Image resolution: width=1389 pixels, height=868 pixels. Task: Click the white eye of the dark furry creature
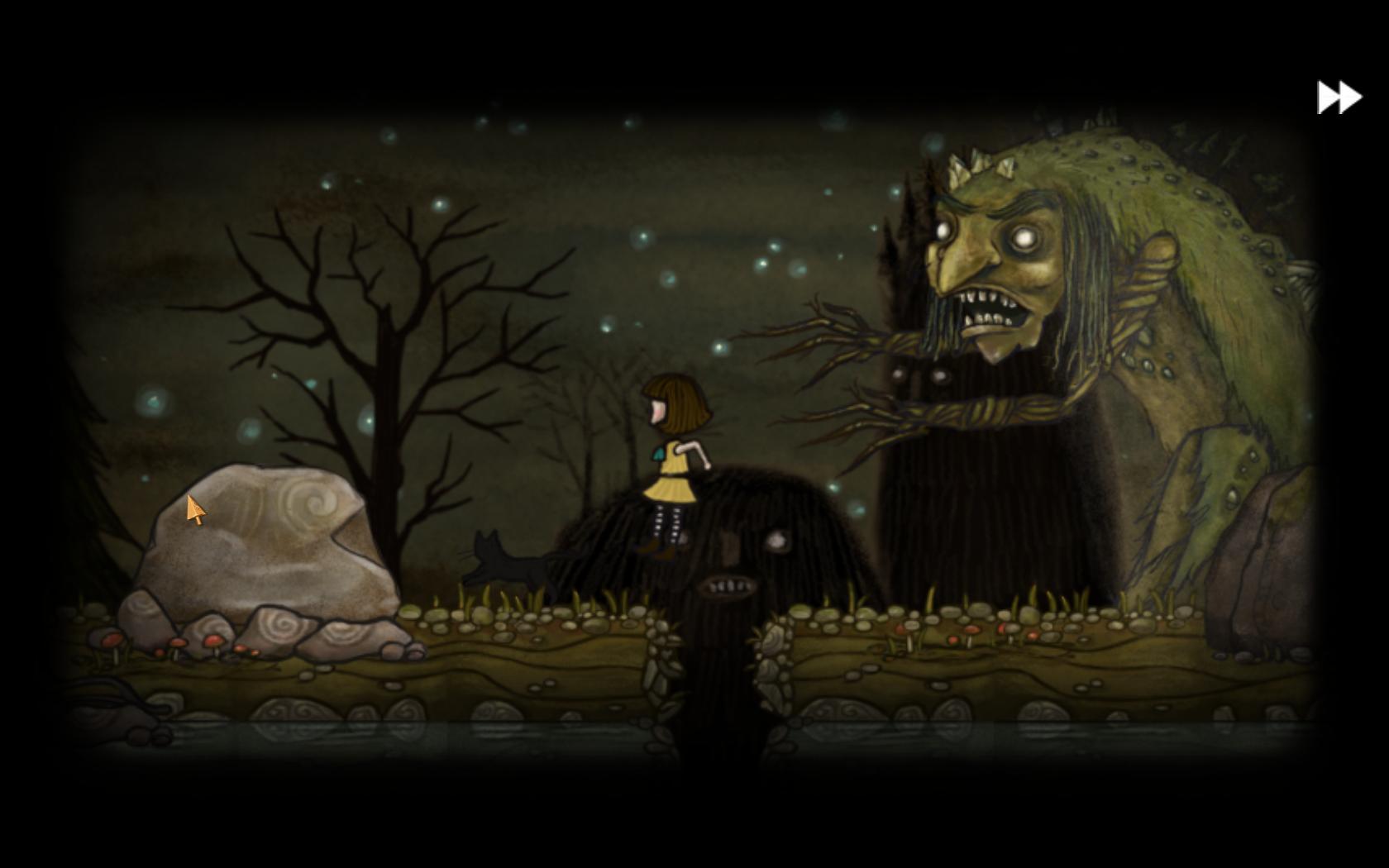point(776,541)
